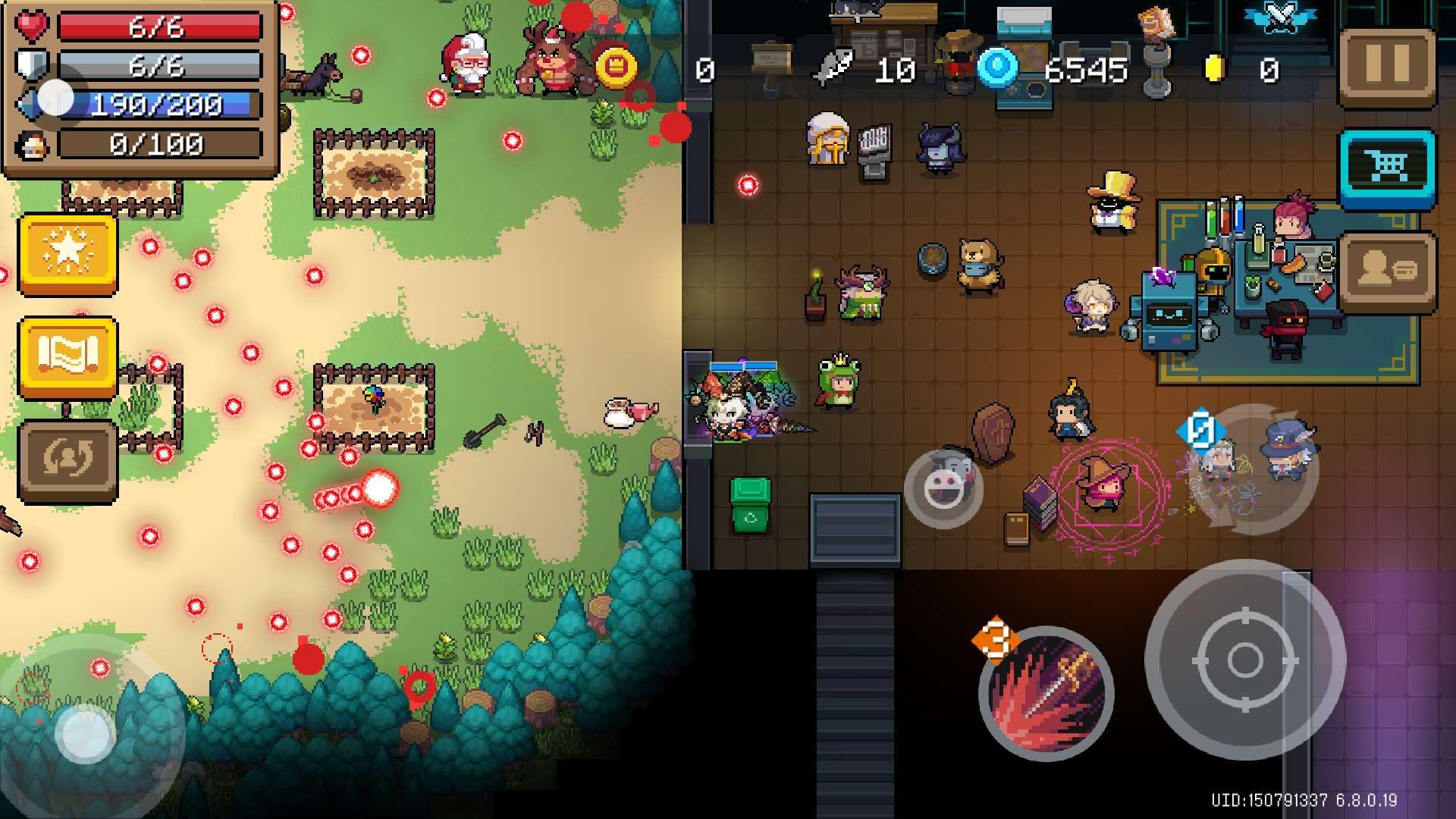The width and height of the screenshot is (1456, 819).
Task: Tap the yellow star button
Action: 67,254
